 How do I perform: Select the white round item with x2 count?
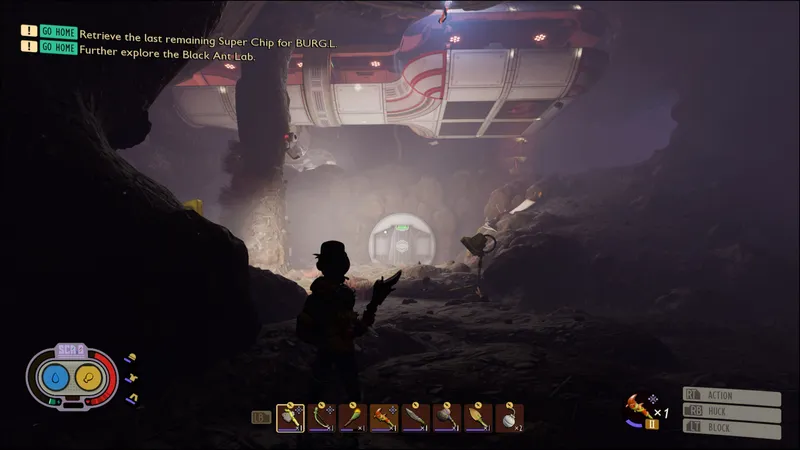[x=509, y=418]
